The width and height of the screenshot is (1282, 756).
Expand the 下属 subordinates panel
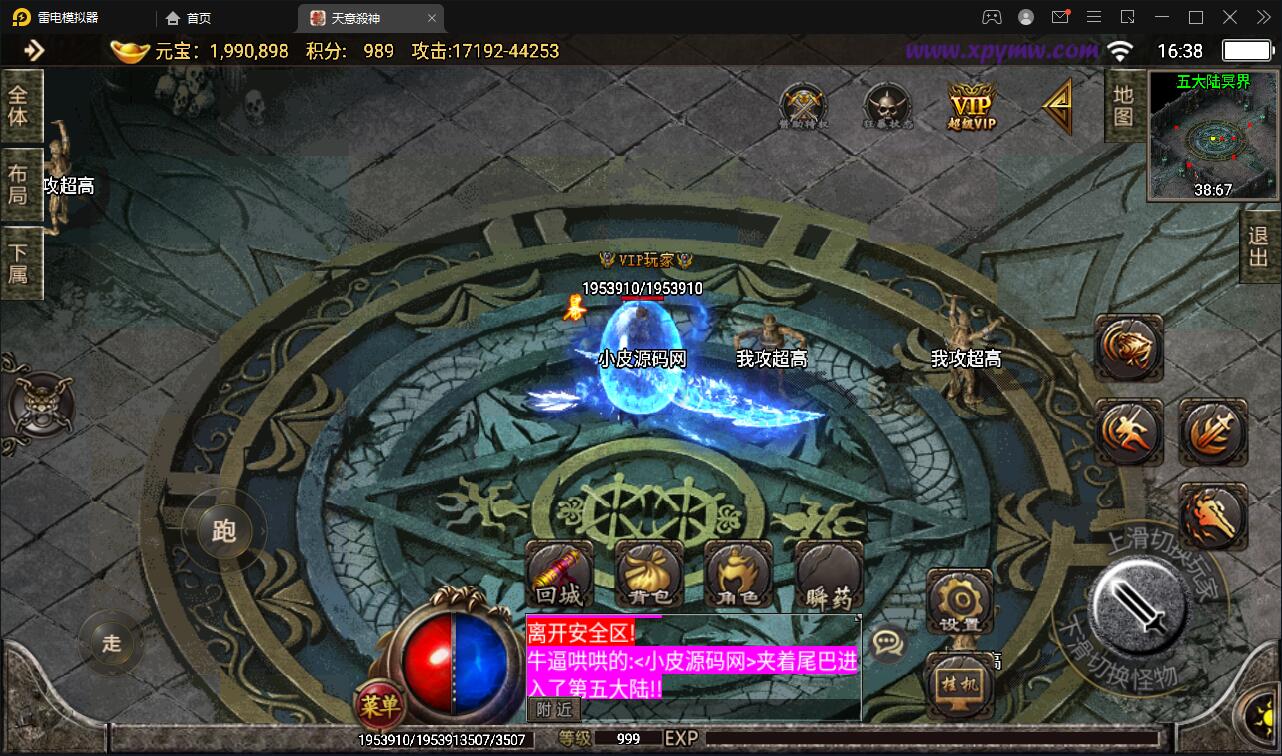[22, 264]
